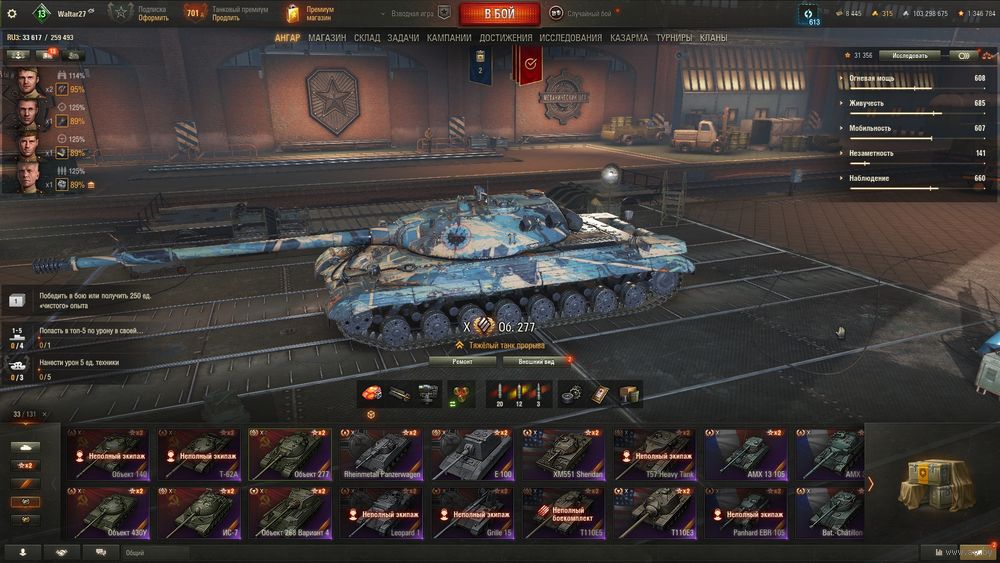Open the Внешний вид customization button
This screenshot has height=563, width=1000.
(536, 361)
